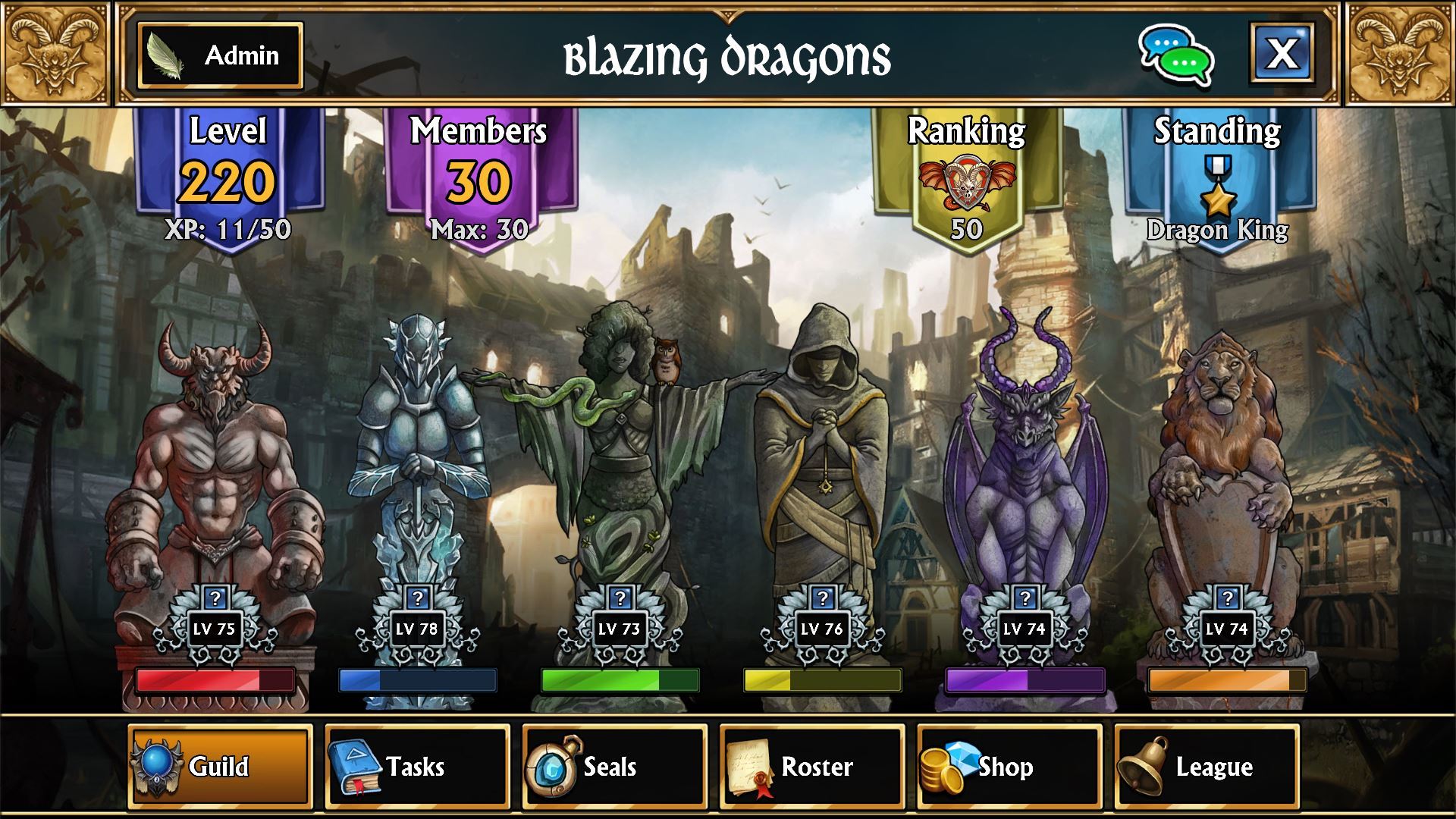View the guild Roster tab
The image size is (1456, 819).
(811, 767)
